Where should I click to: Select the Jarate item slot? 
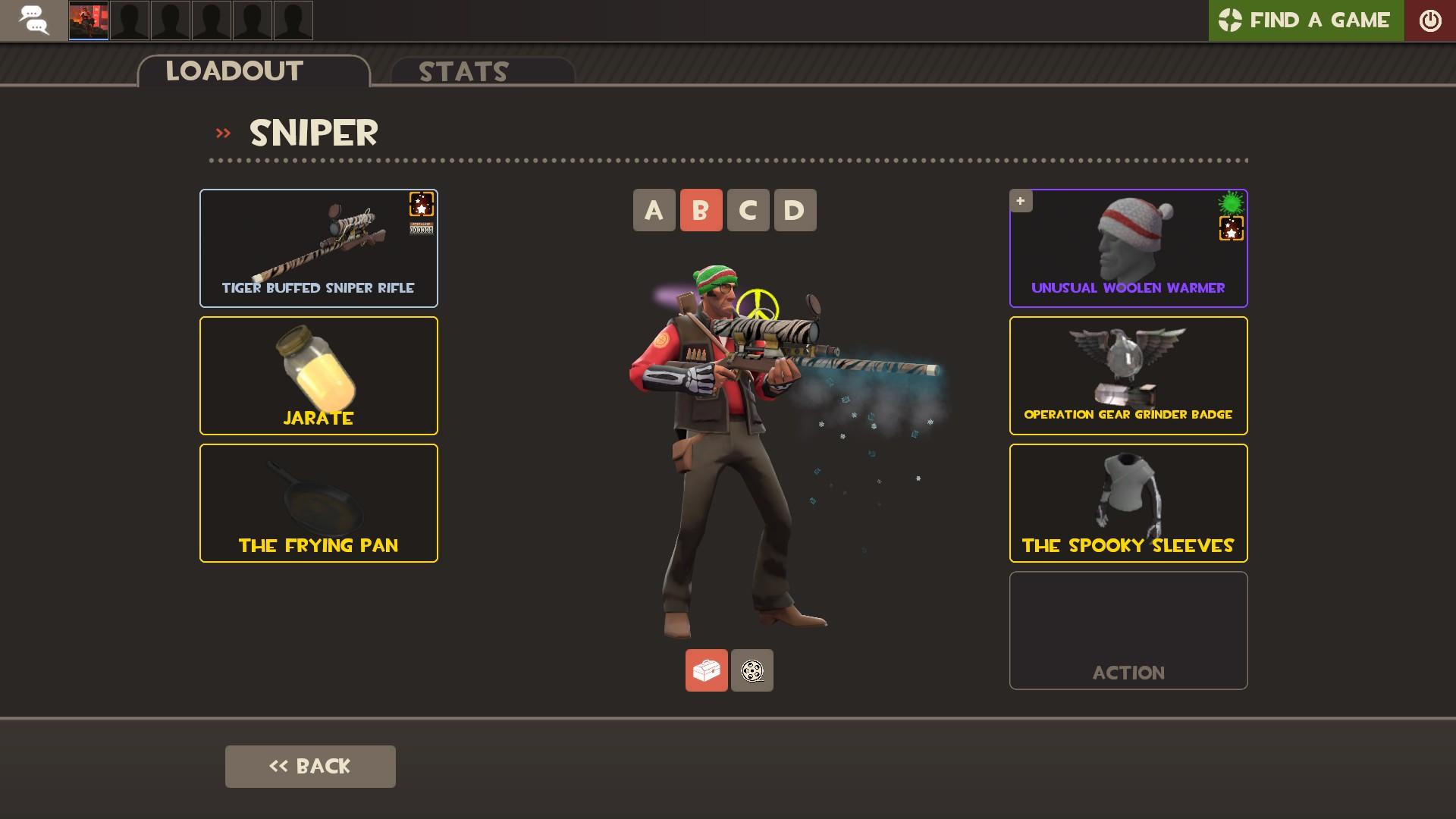coord(318,375)
